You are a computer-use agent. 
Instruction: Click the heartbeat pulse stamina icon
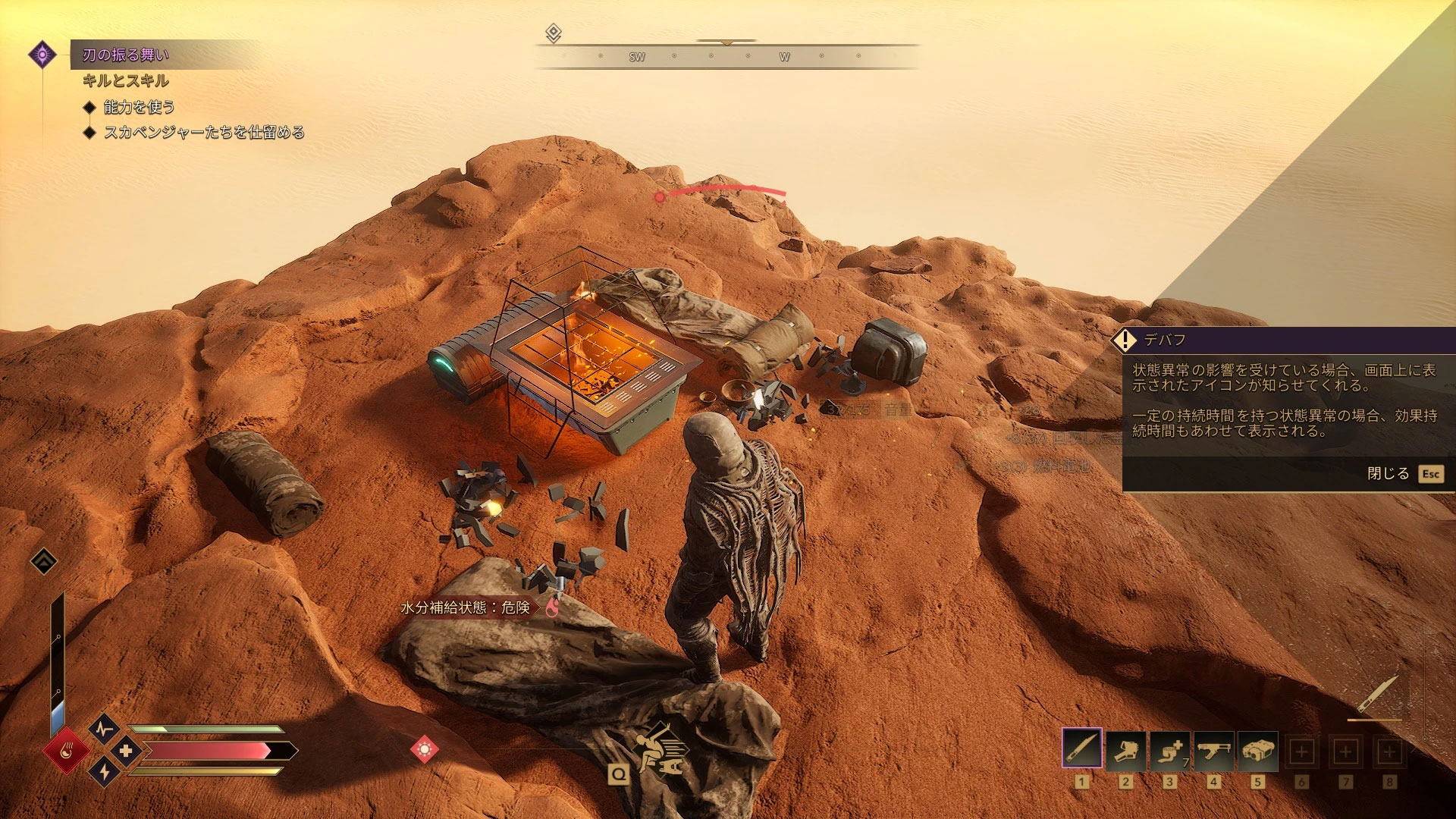tap(104, 730)
